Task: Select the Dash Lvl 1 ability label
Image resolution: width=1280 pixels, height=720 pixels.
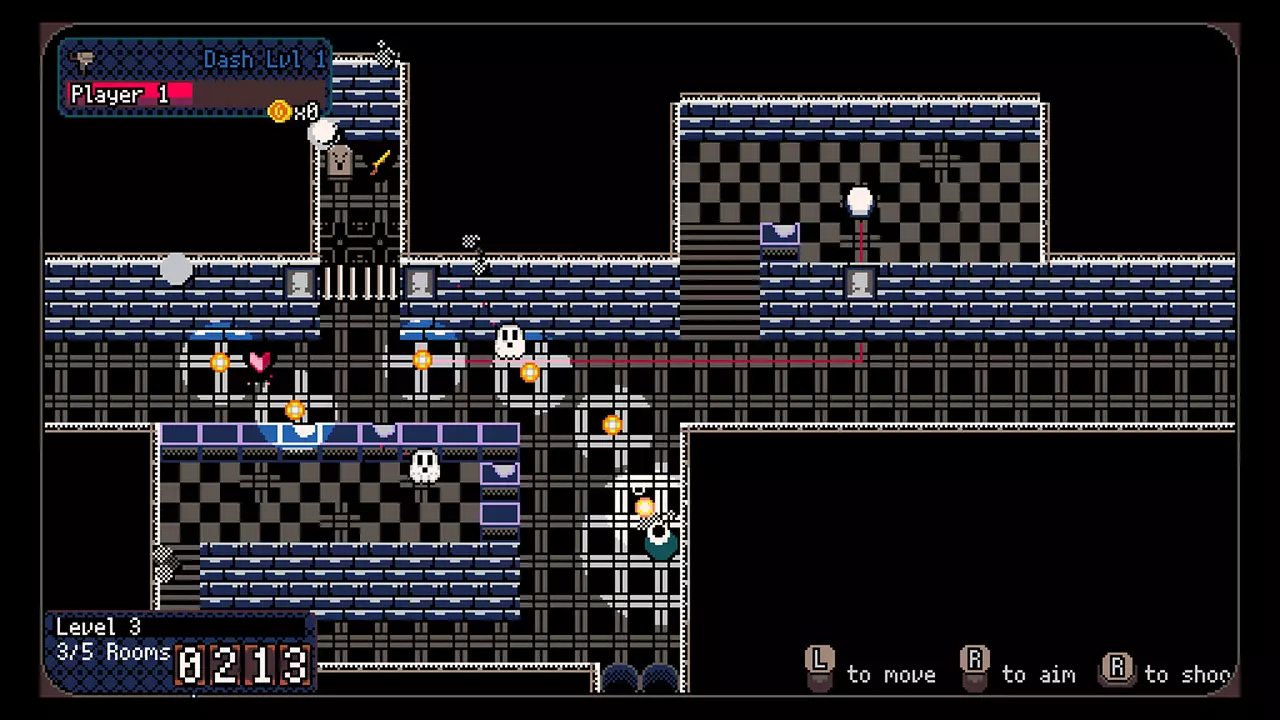Action: [x=264, y=60]
